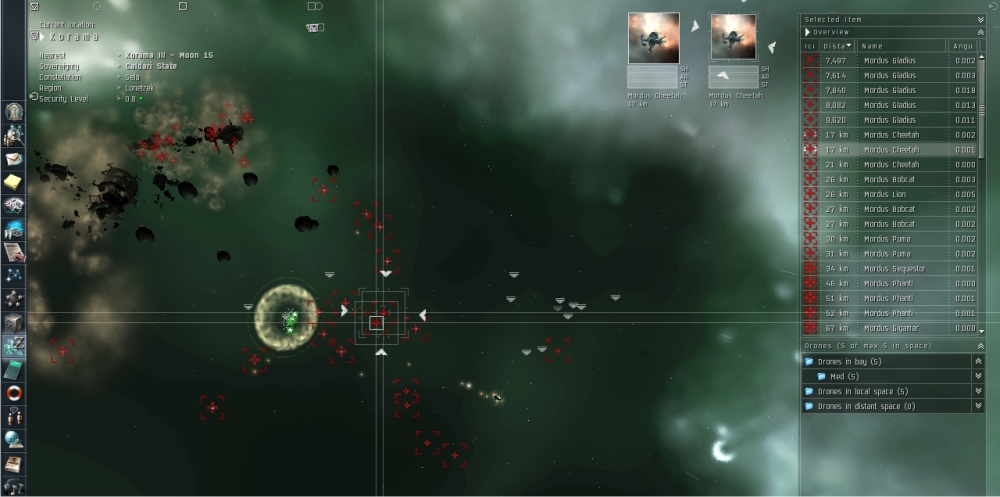Select the second locked Mordus Cheetah target portrait
Screen dimensions: 1000x497
click(733, 38)
